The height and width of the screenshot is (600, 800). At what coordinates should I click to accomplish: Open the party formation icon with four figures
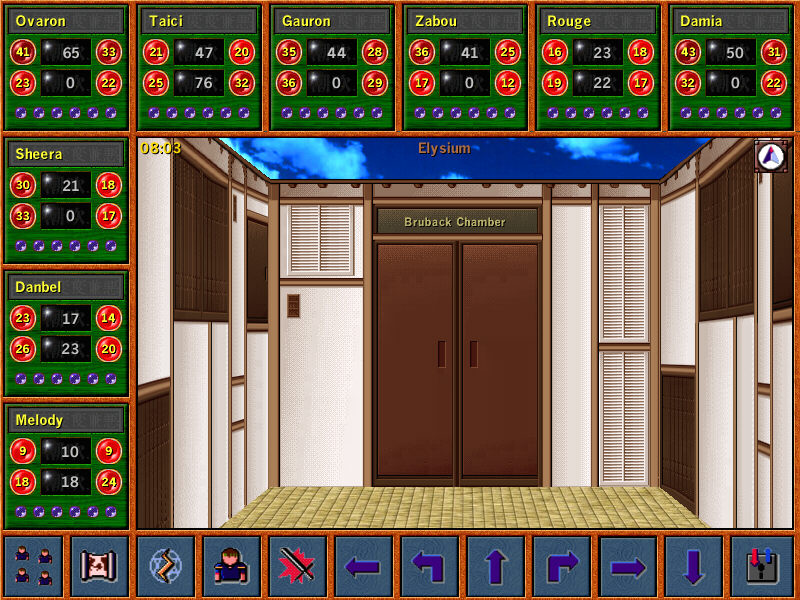click(x=33, y=567)
